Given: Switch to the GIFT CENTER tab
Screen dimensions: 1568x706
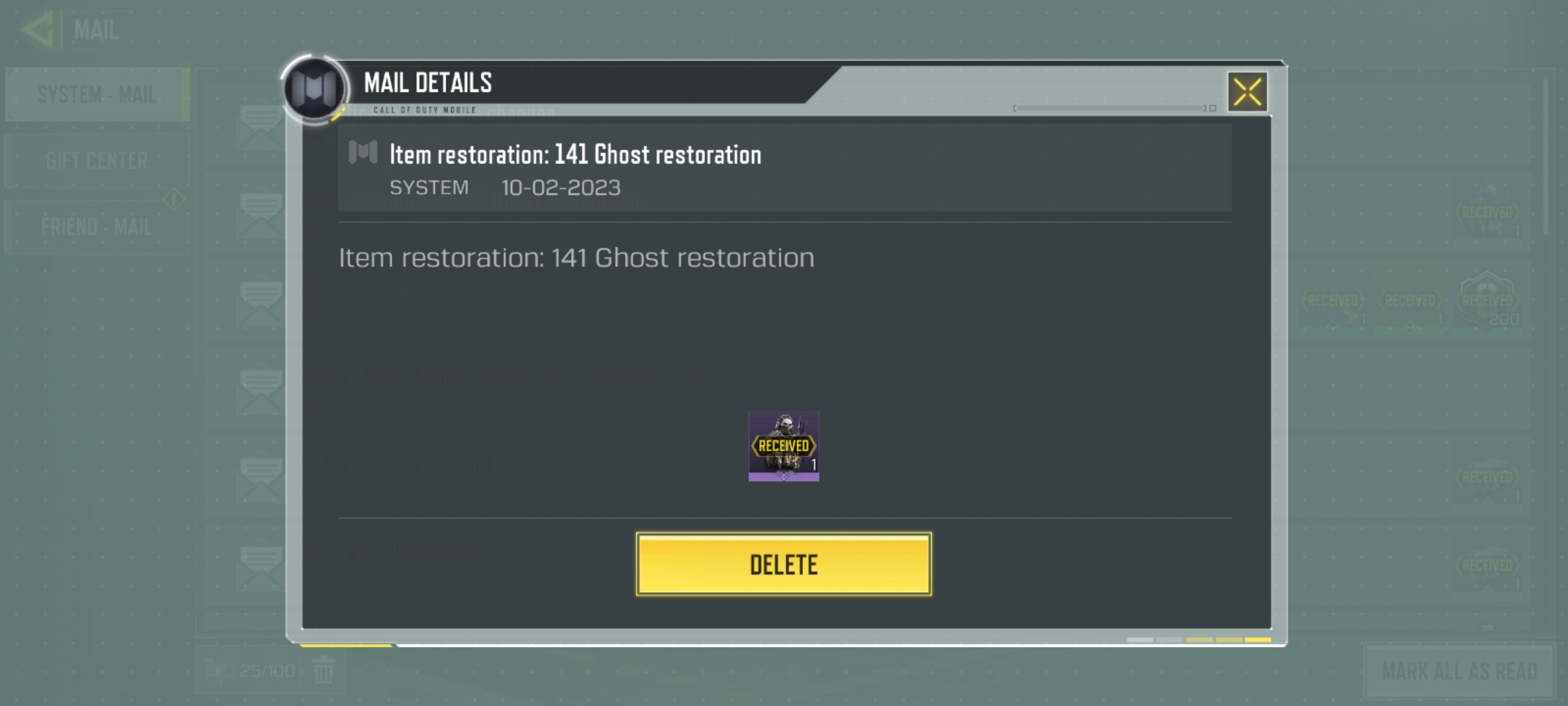Looking at the screenshot, I should (97, 158).
